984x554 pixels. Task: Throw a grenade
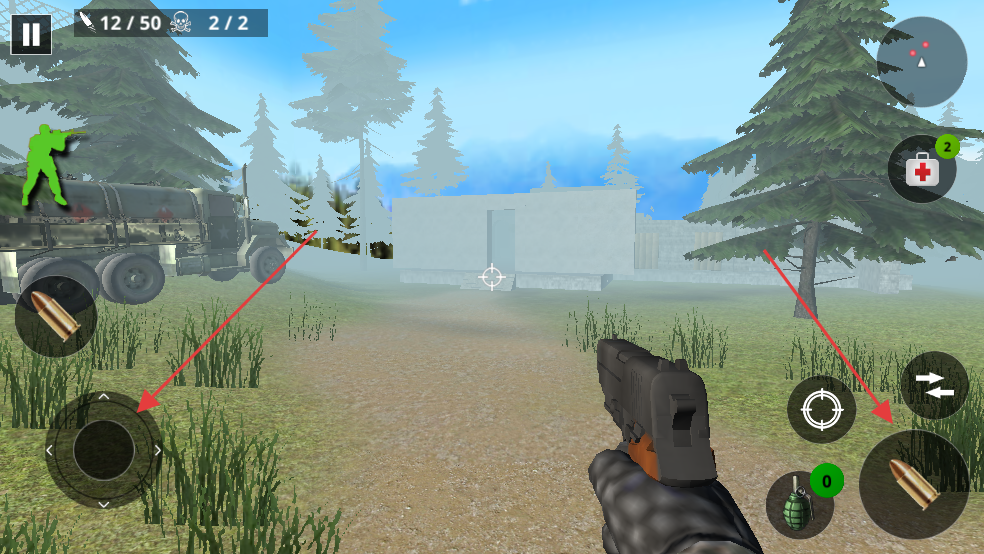point(800,505)
